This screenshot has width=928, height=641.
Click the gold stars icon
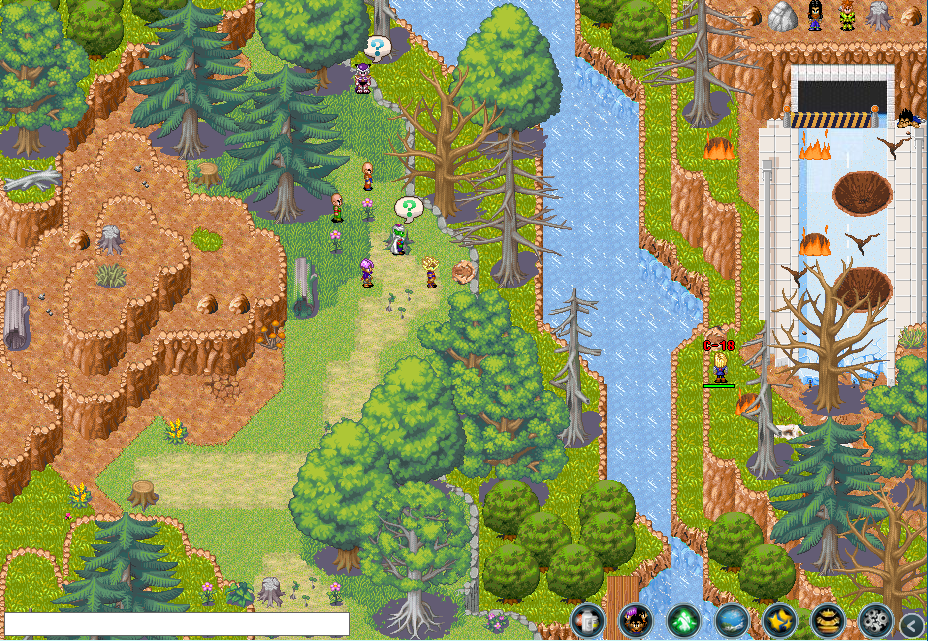point(780,621)
